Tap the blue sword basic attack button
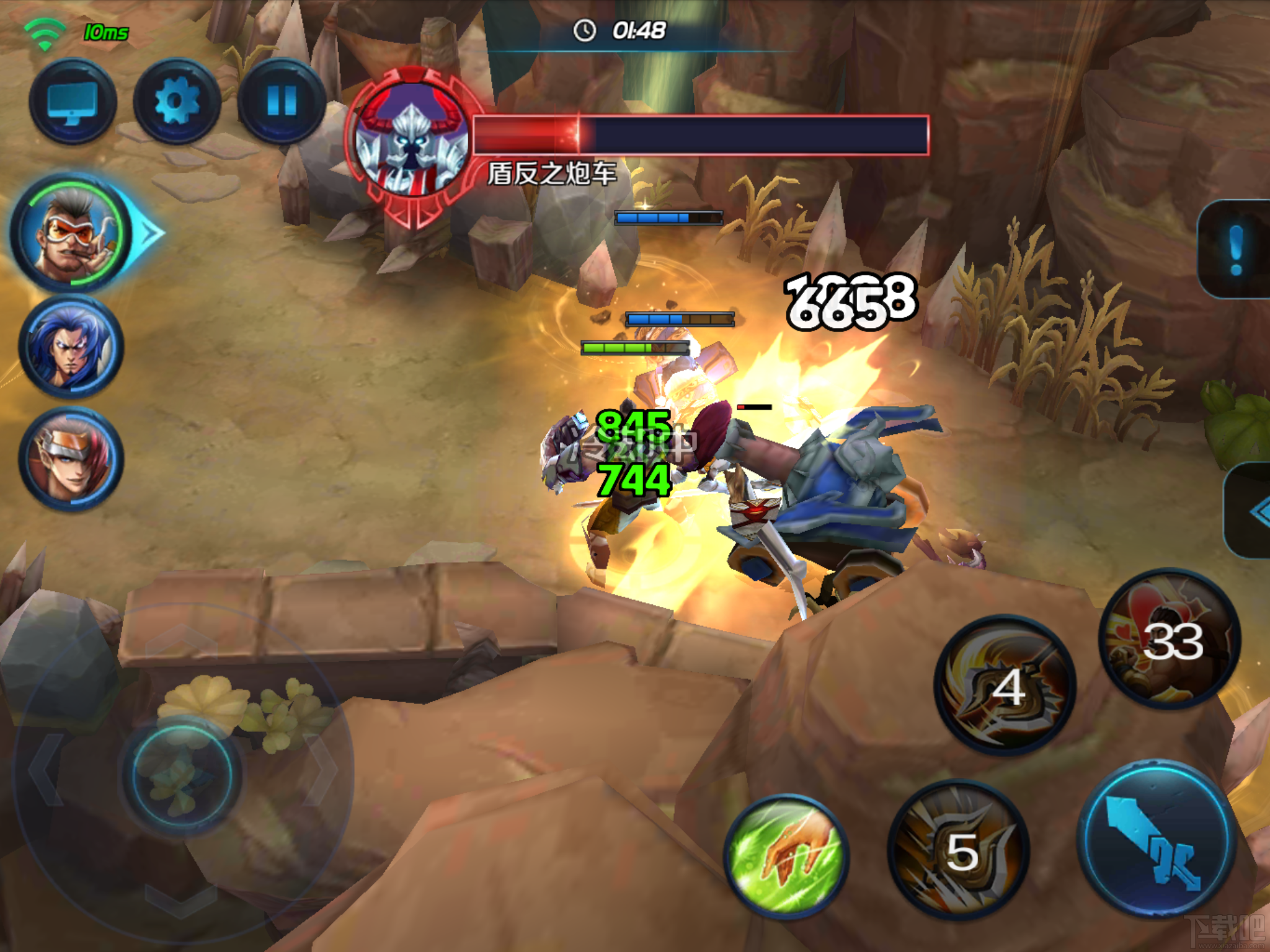 (1157, 838)
